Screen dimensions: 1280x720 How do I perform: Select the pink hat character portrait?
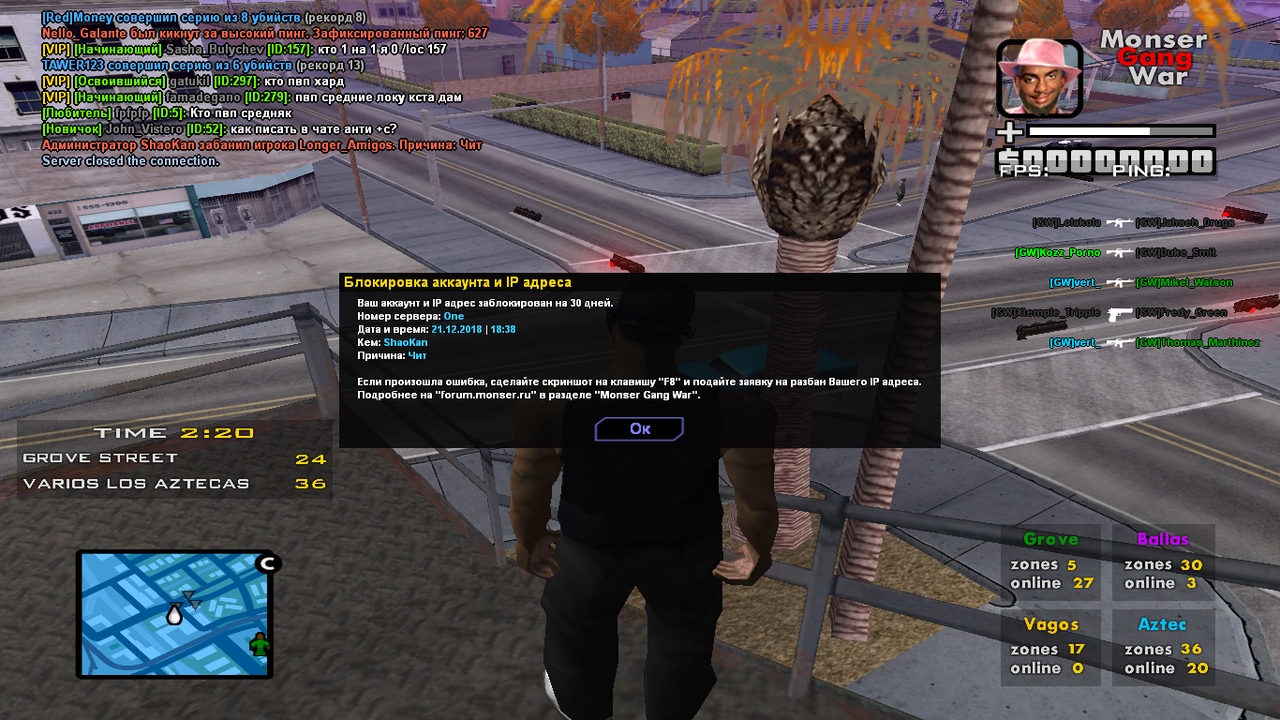tap(1039, 78)
